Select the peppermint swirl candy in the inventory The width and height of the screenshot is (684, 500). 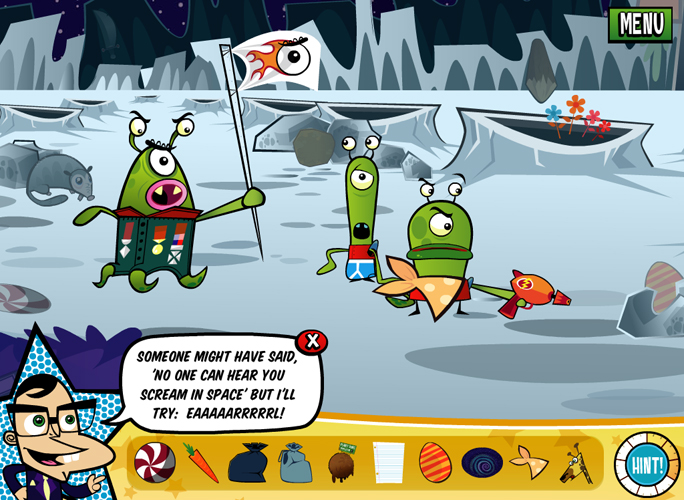click(x=155, y=461)
